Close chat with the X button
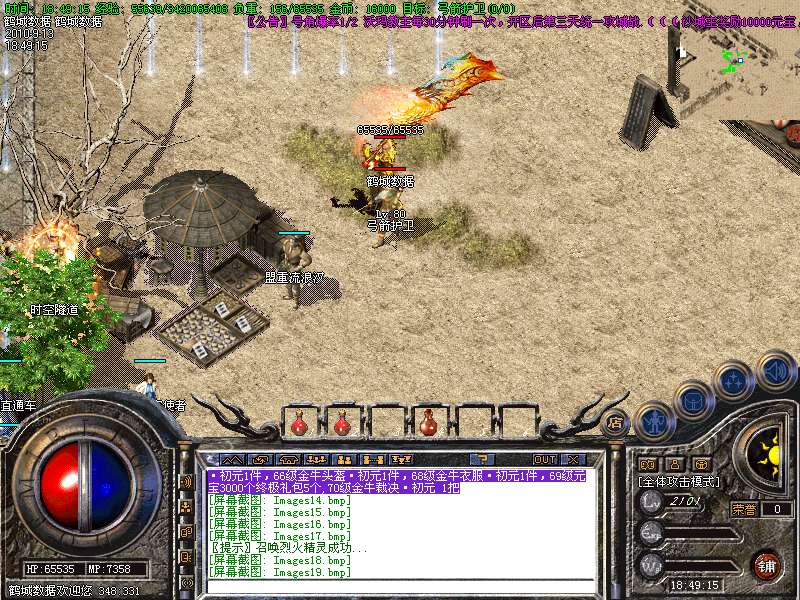This screenshot has height=600, width=800. [x=573, y=459]
